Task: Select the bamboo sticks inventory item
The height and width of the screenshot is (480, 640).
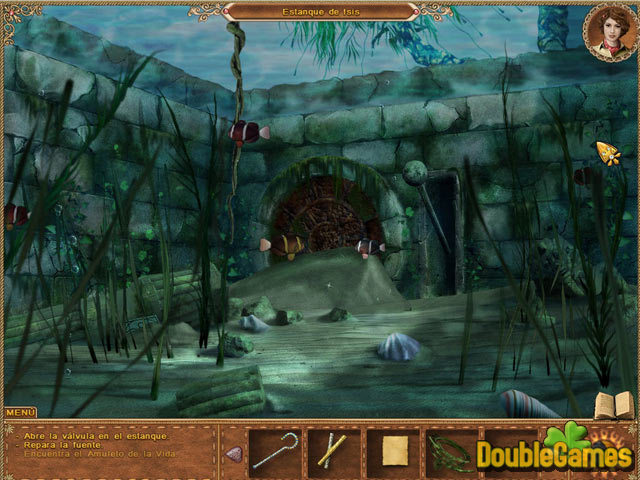Action: click(x=333, y=451)
